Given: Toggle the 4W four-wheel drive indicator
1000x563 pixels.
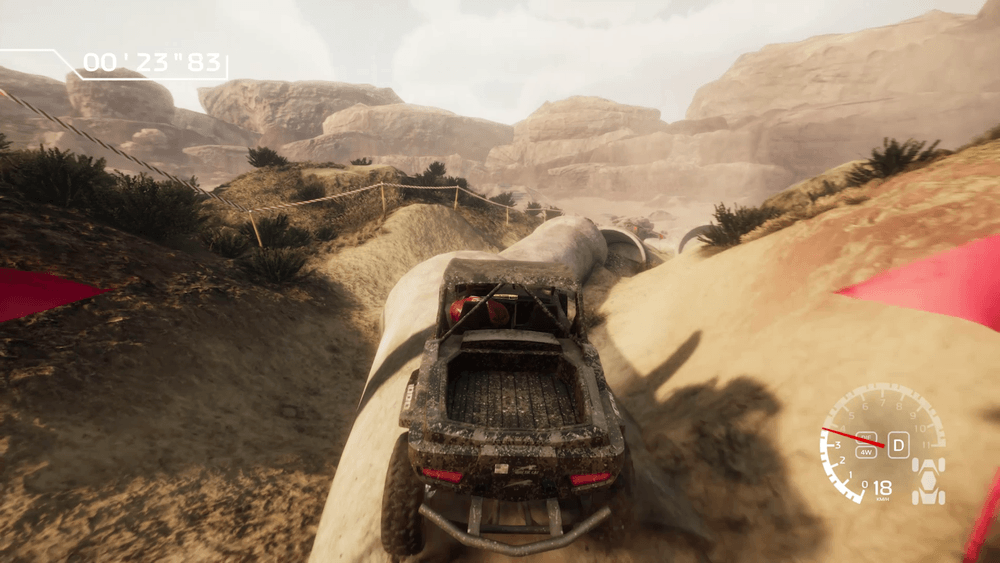Looking at the screenshot, I should coord(866,452).
